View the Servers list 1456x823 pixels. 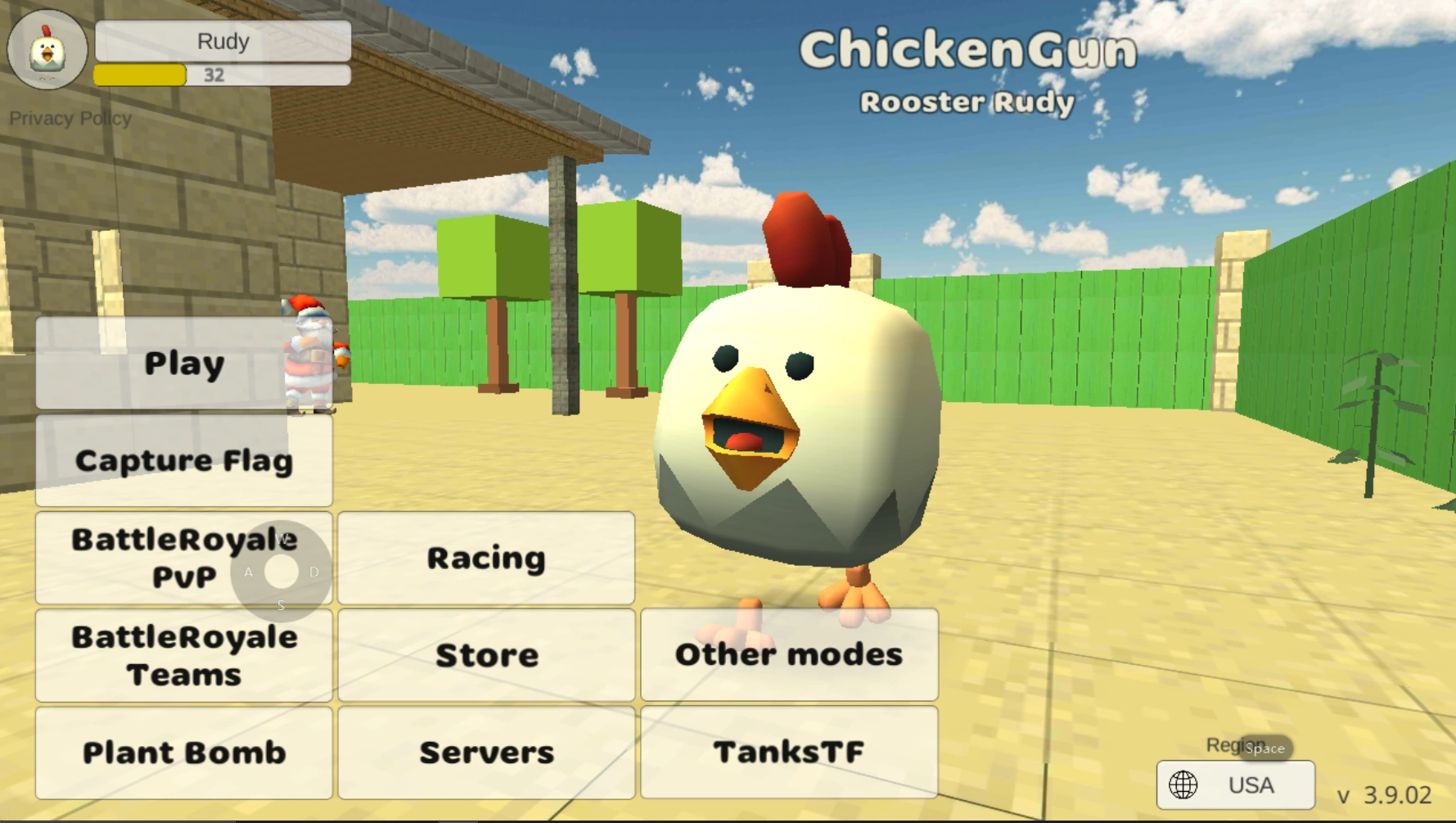(485, 751)
